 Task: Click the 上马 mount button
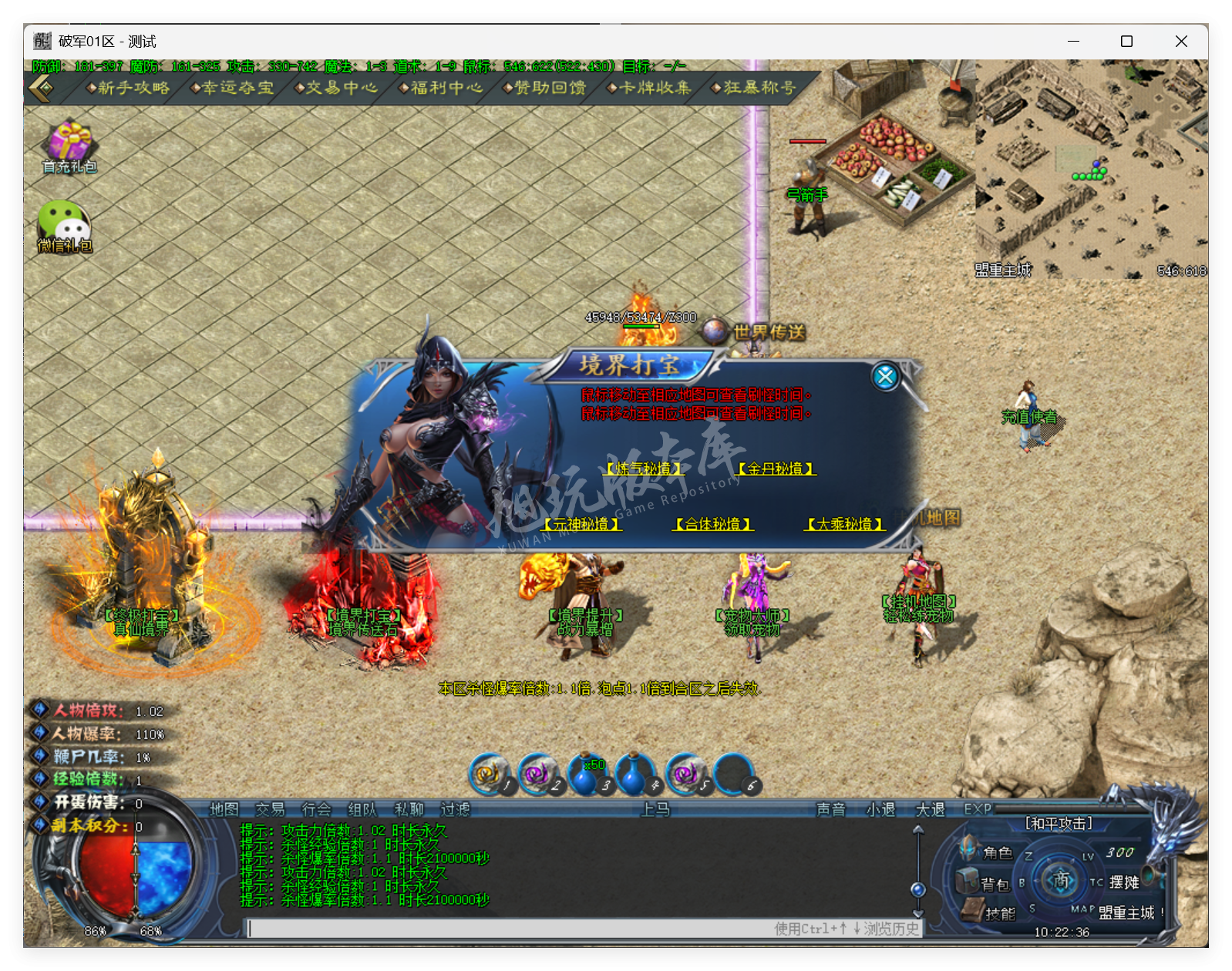655,809
